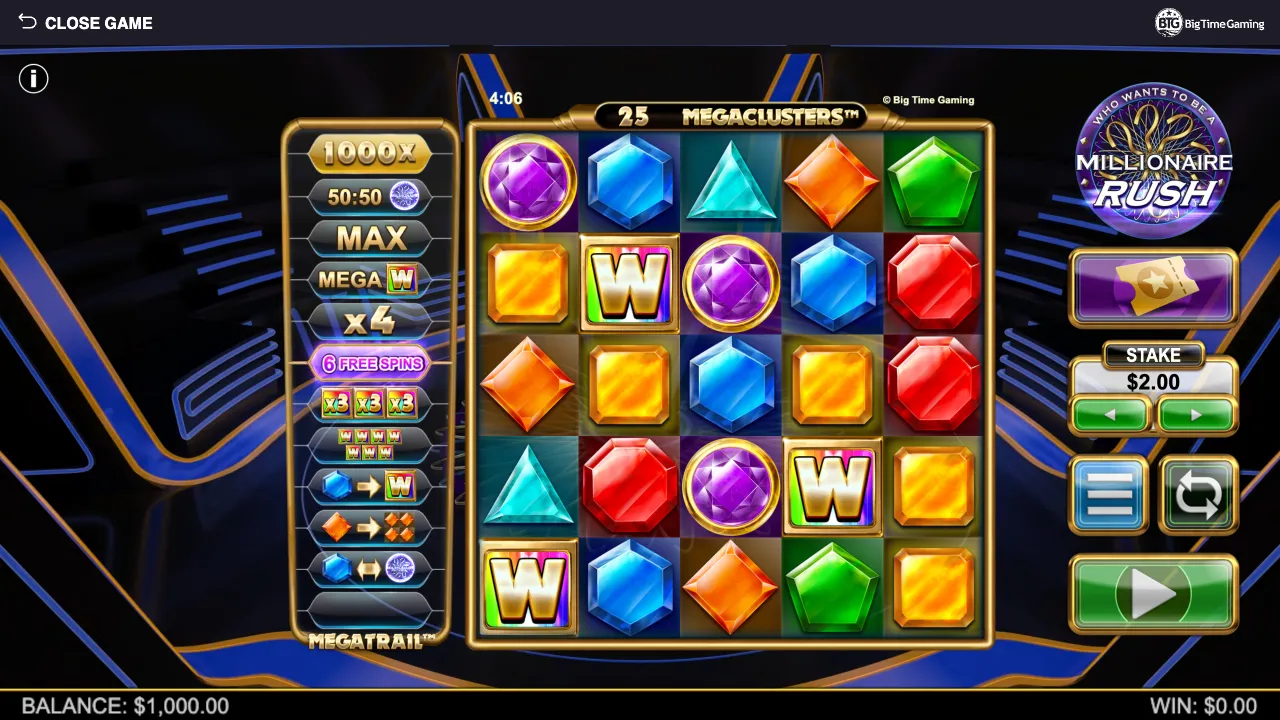Click the wild W symbol on the grid
Viewport: 1280px width, 720px height.
(629, 283)
